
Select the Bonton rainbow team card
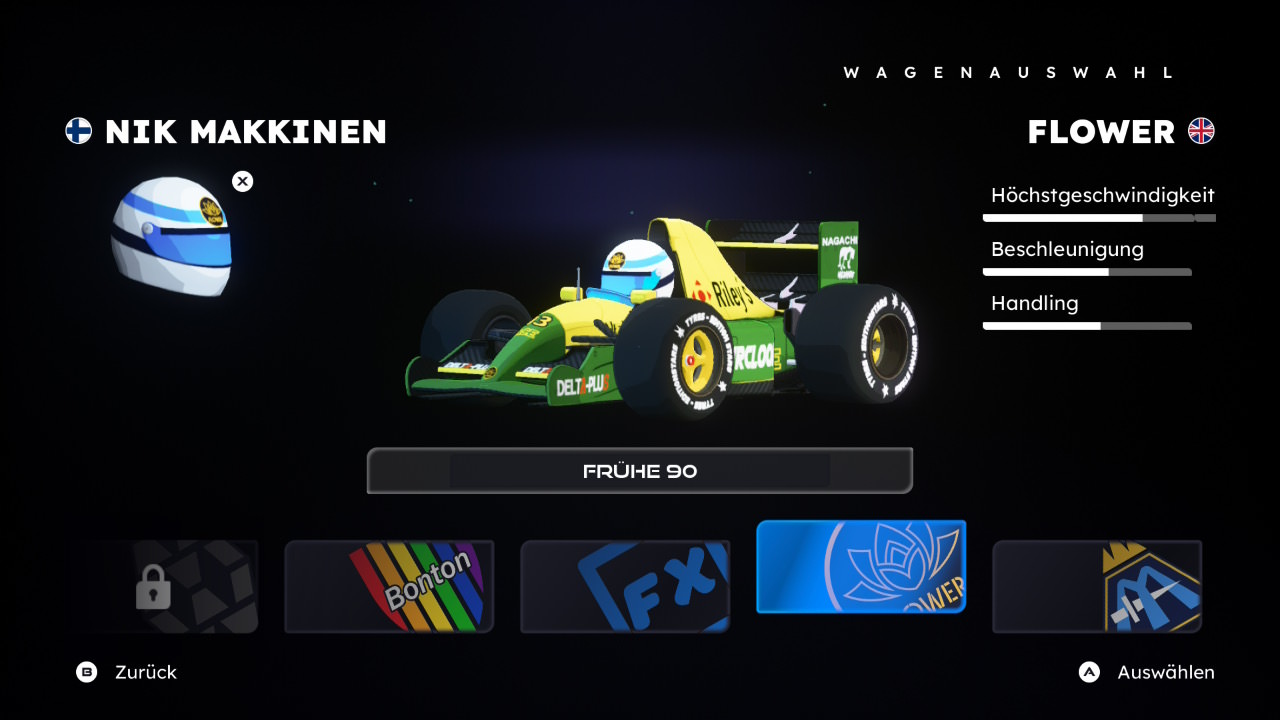click(x=389, y=587)
